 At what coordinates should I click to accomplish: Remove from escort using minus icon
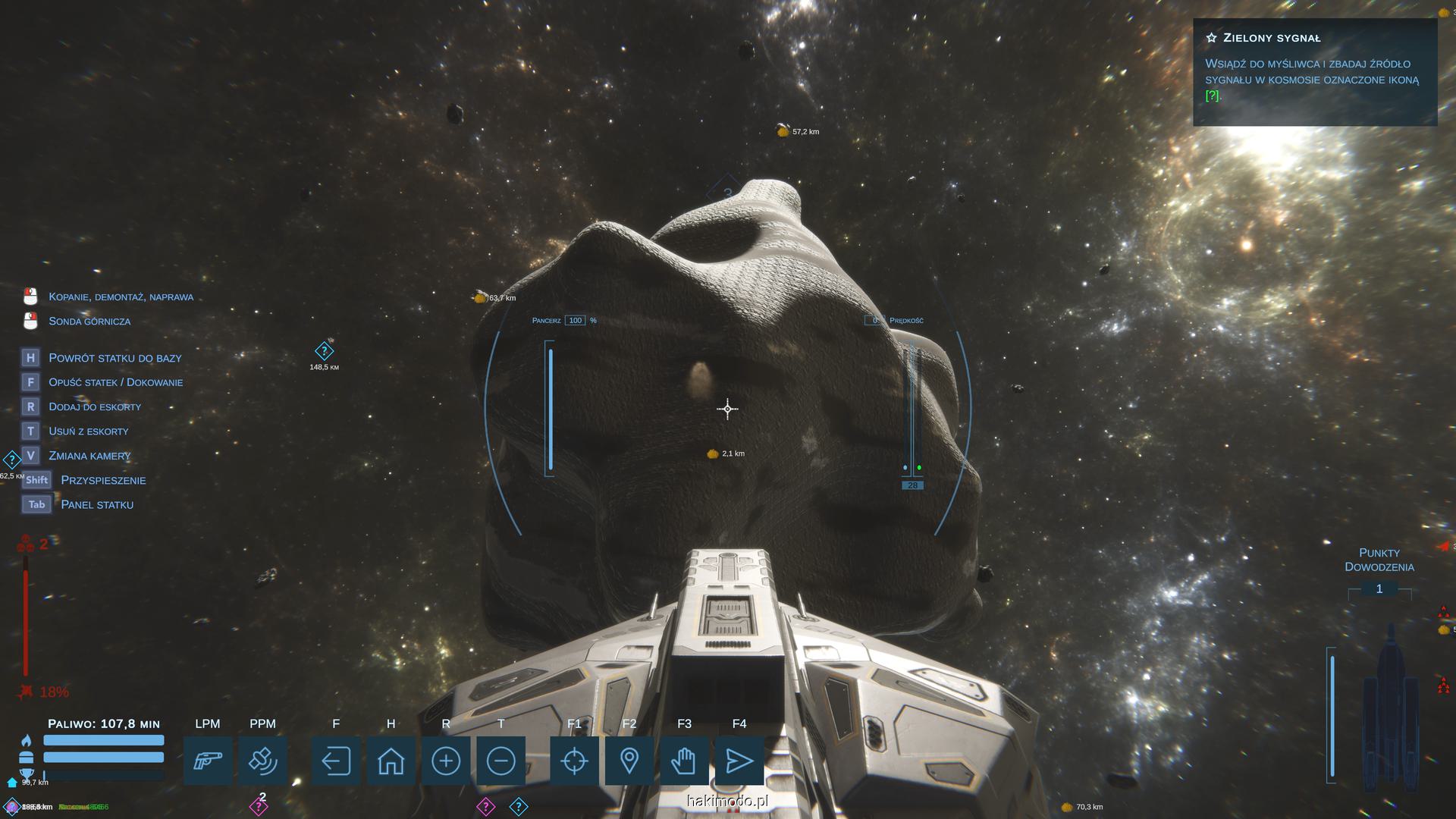(500, 761)
